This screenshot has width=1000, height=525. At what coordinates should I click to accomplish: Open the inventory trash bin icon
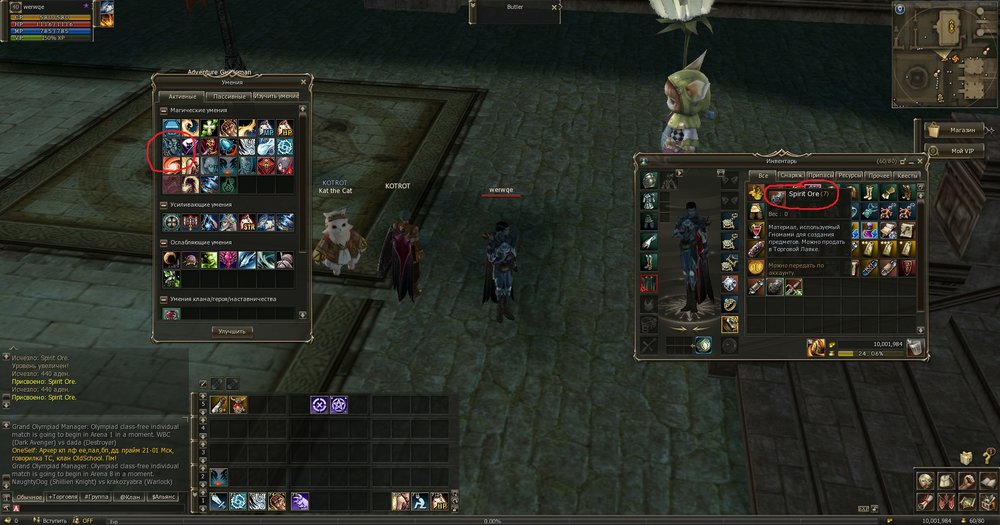[x=916, y=347]
